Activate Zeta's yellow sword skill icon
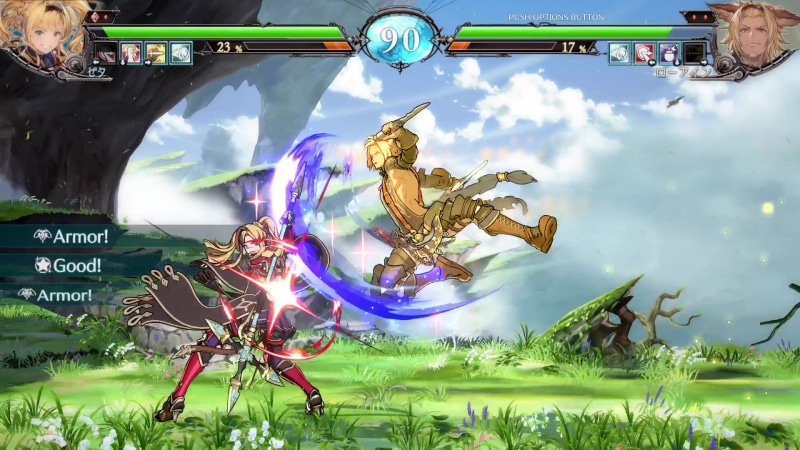800x450 pixels. [156, 53]
